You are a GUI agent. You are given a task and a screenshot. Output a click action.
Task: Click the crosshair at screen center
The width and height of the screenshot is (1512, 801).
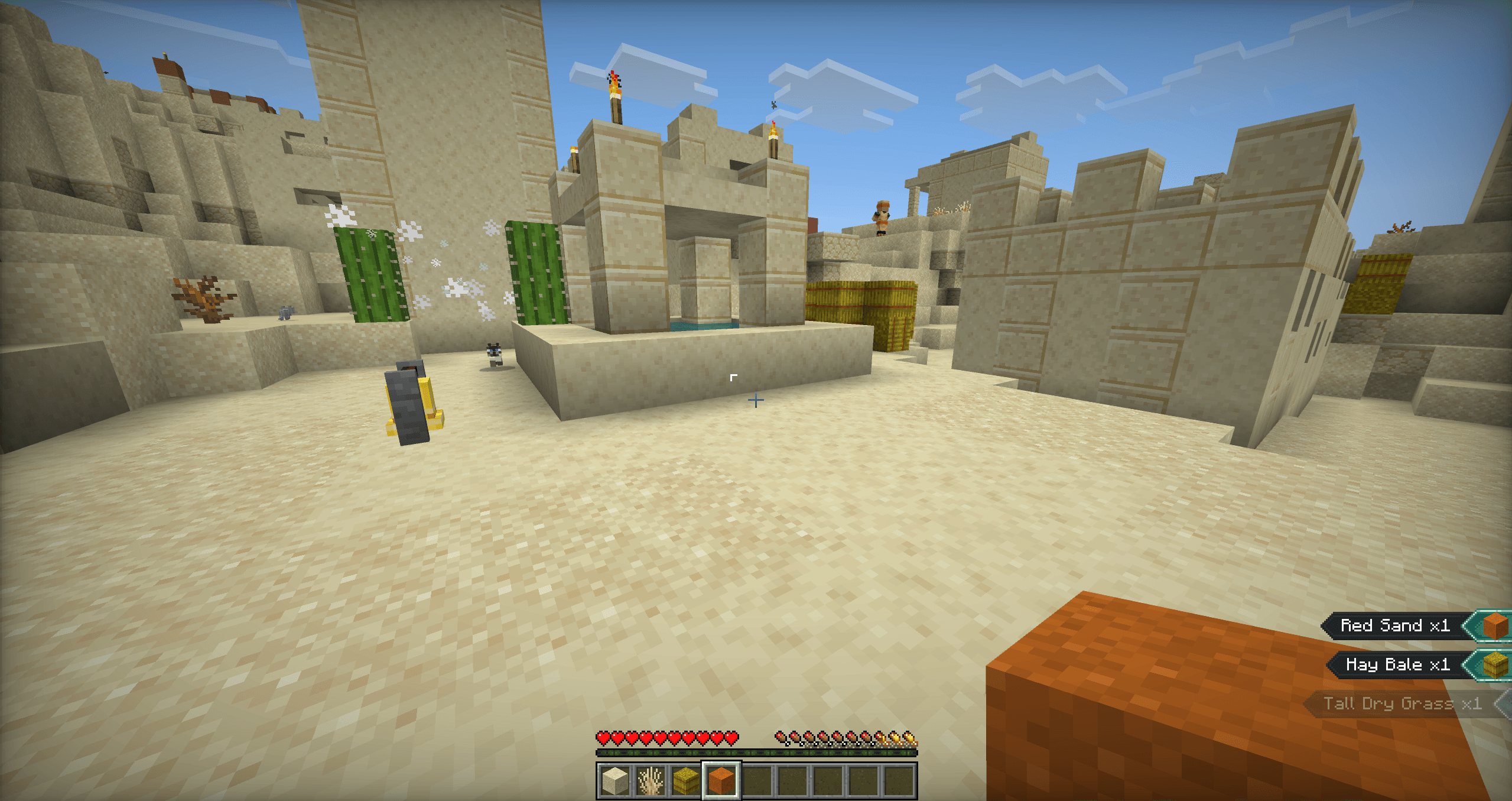pos(756,400)
